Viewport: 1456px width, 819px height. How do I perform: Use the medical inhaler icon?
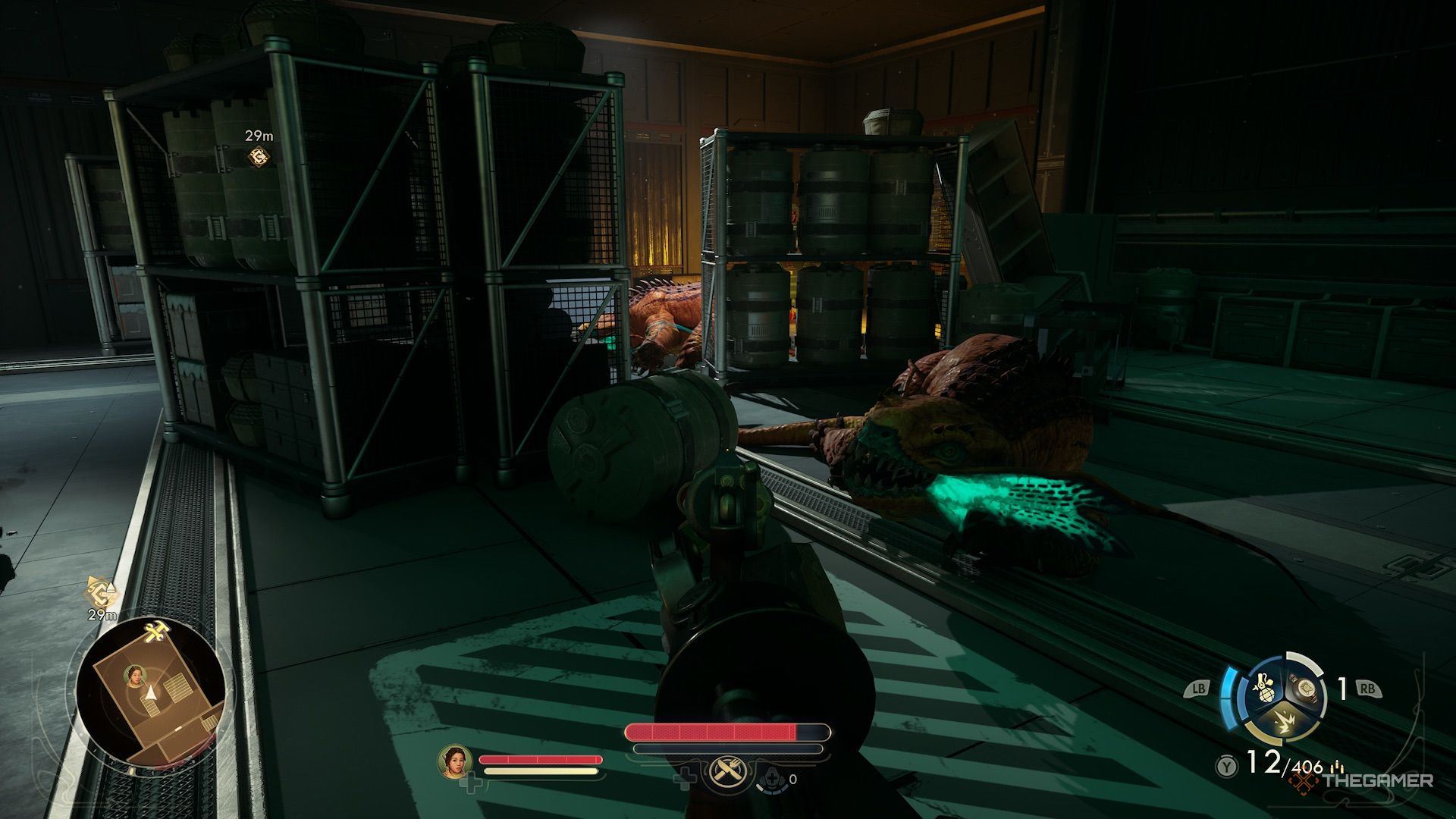point(772,779)
